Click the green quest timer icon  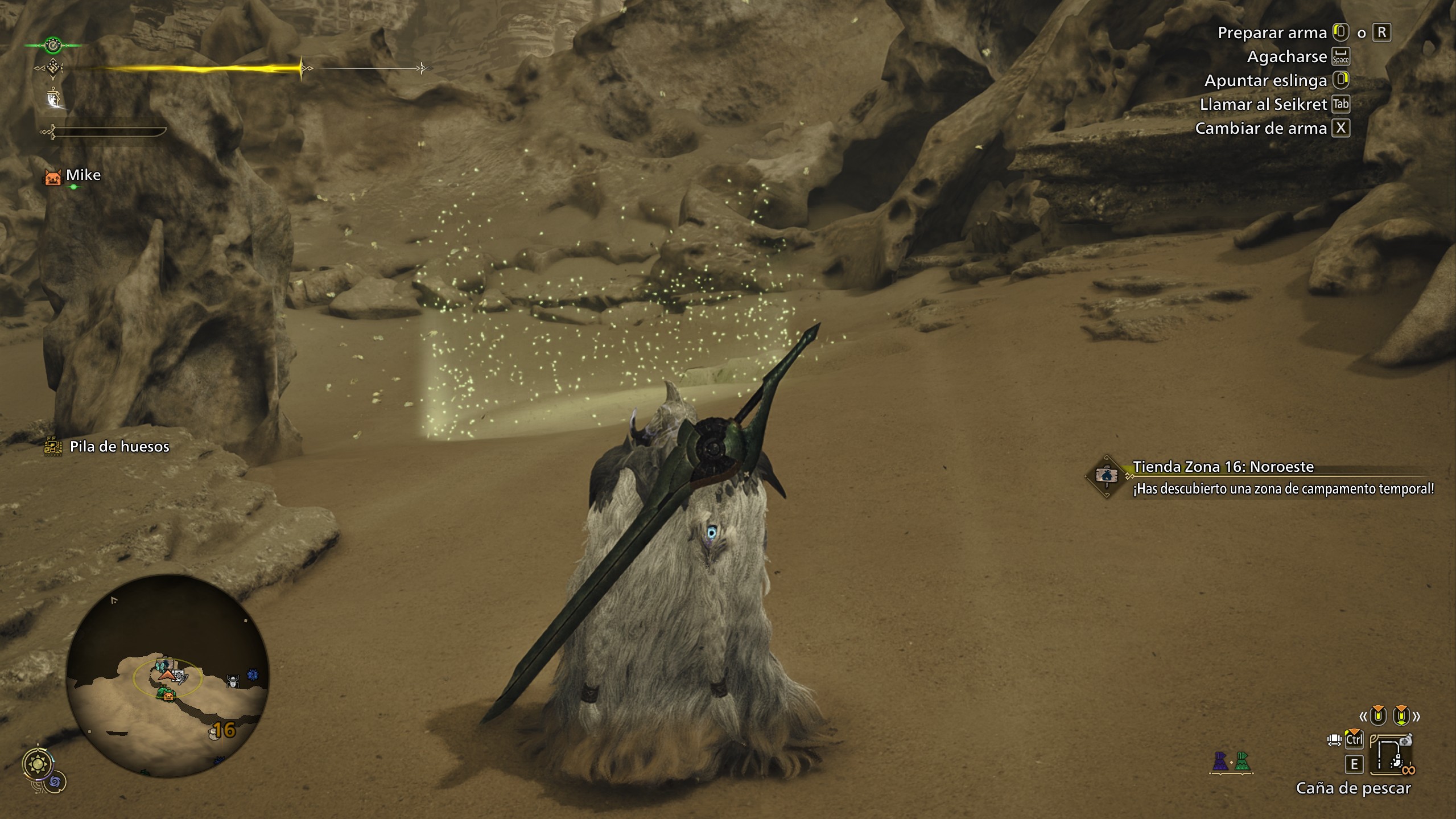[x=53, y=44]
